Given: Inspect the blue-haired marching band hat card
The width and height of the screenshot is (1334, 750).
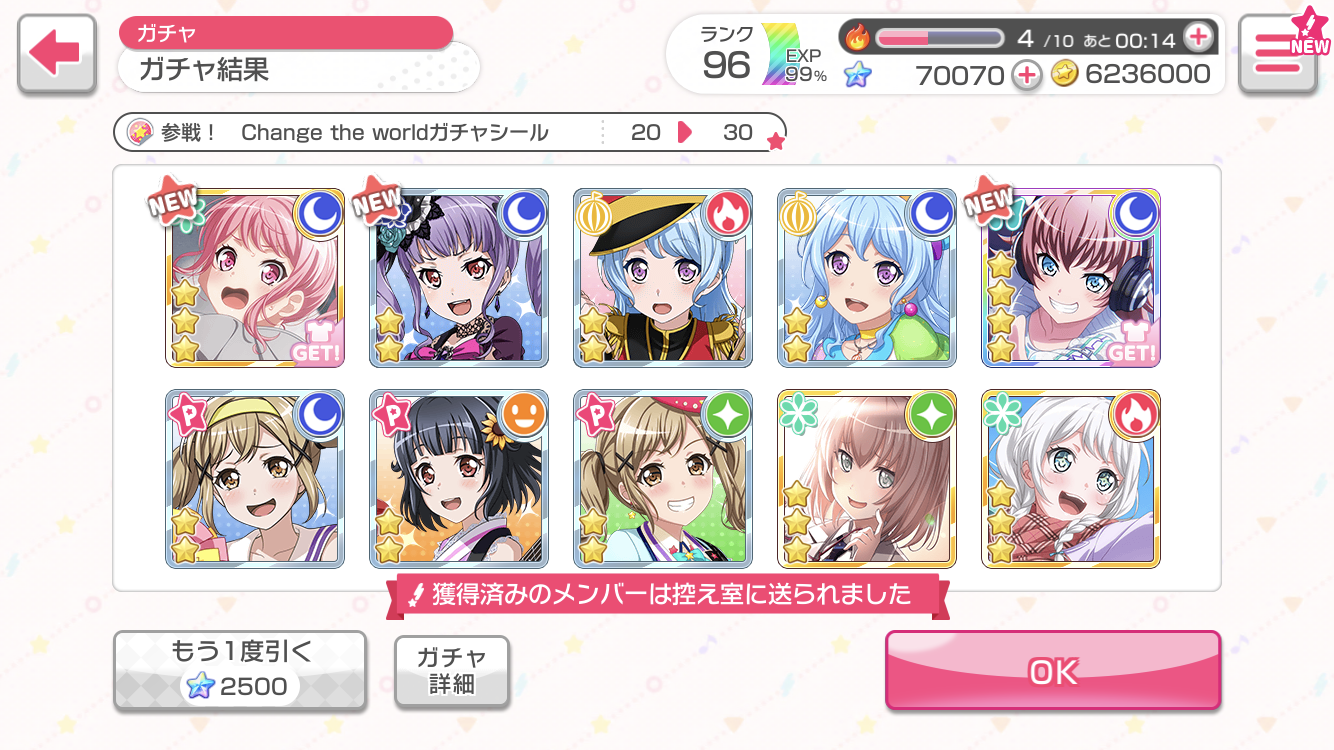Looking at the screenshot, I should (x=663, y=278).
